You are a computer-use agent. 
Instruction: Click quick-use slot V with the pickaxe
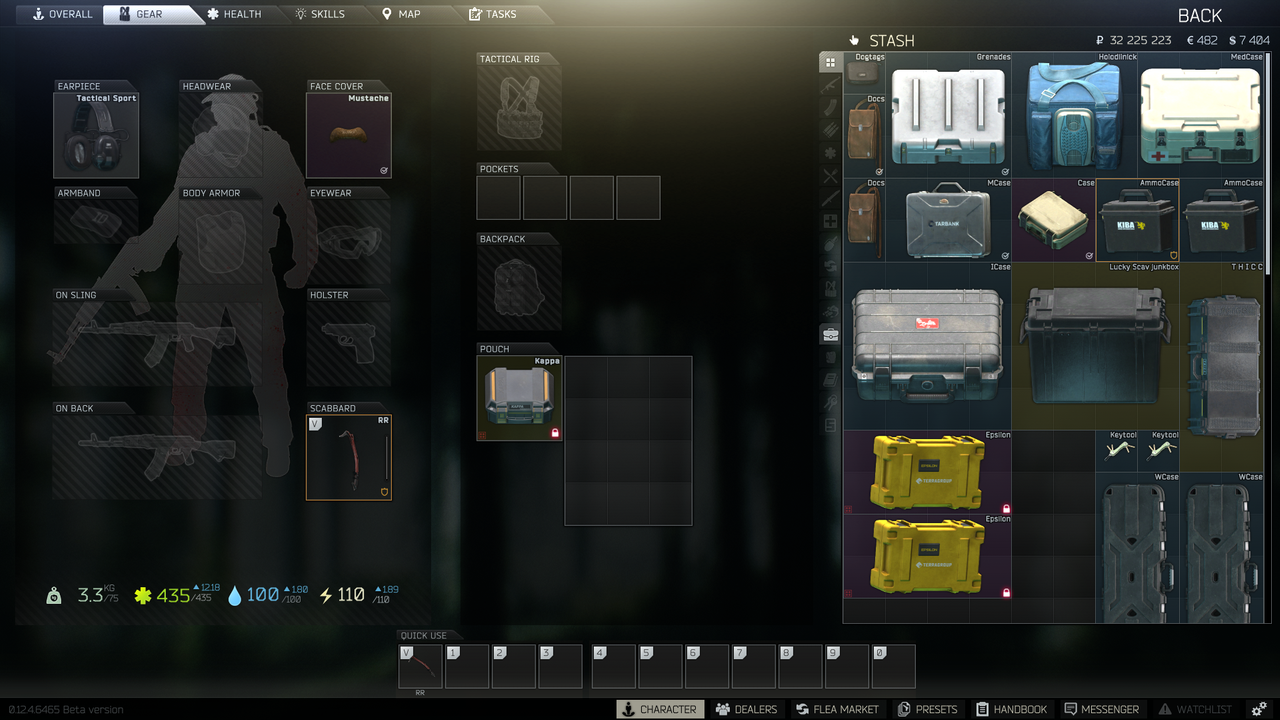click(x=419, y=665)
